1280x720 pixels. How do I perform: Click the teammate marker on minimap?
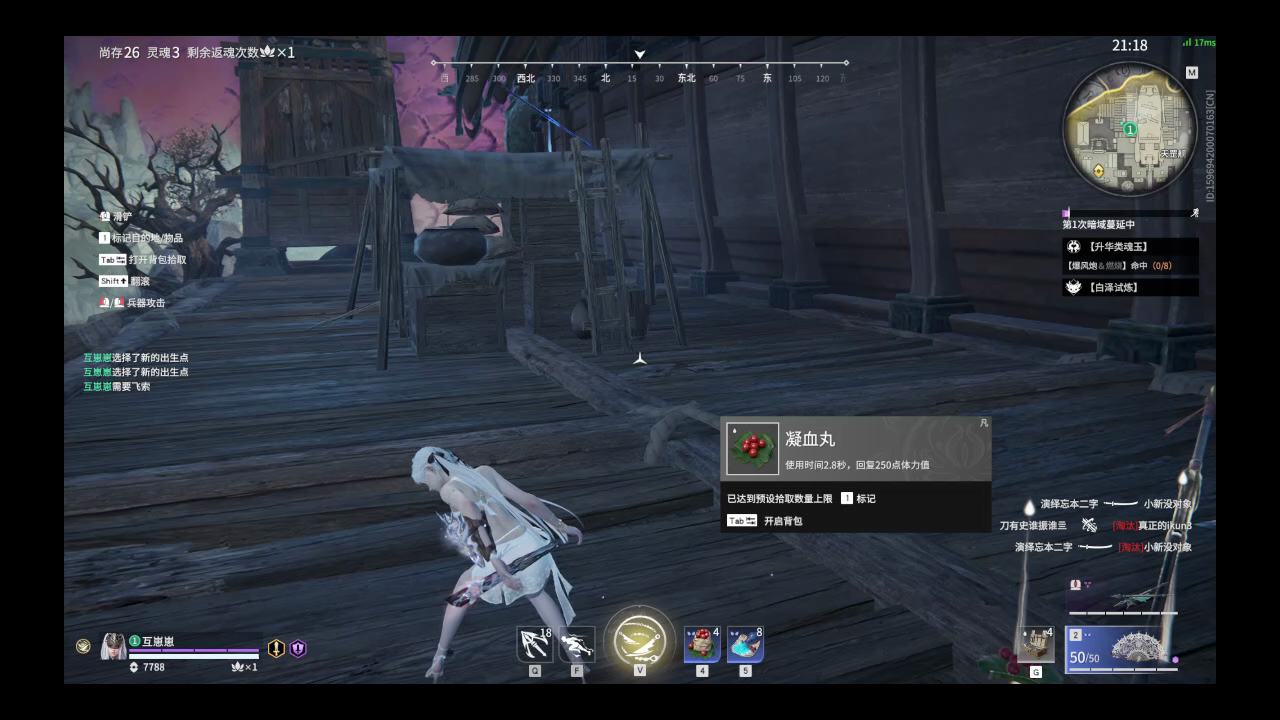[1130, 129]
